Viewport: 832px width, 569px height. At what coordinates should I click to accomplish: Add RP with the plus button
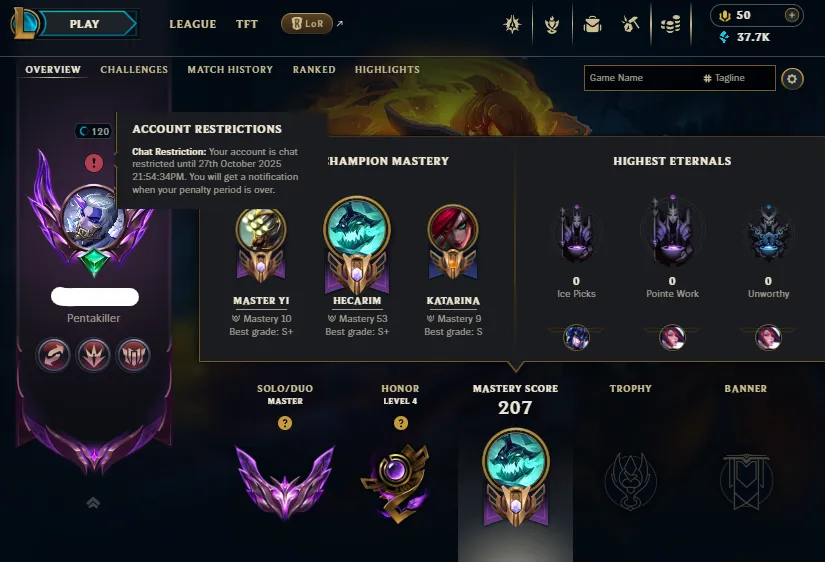tap(791, 15)
